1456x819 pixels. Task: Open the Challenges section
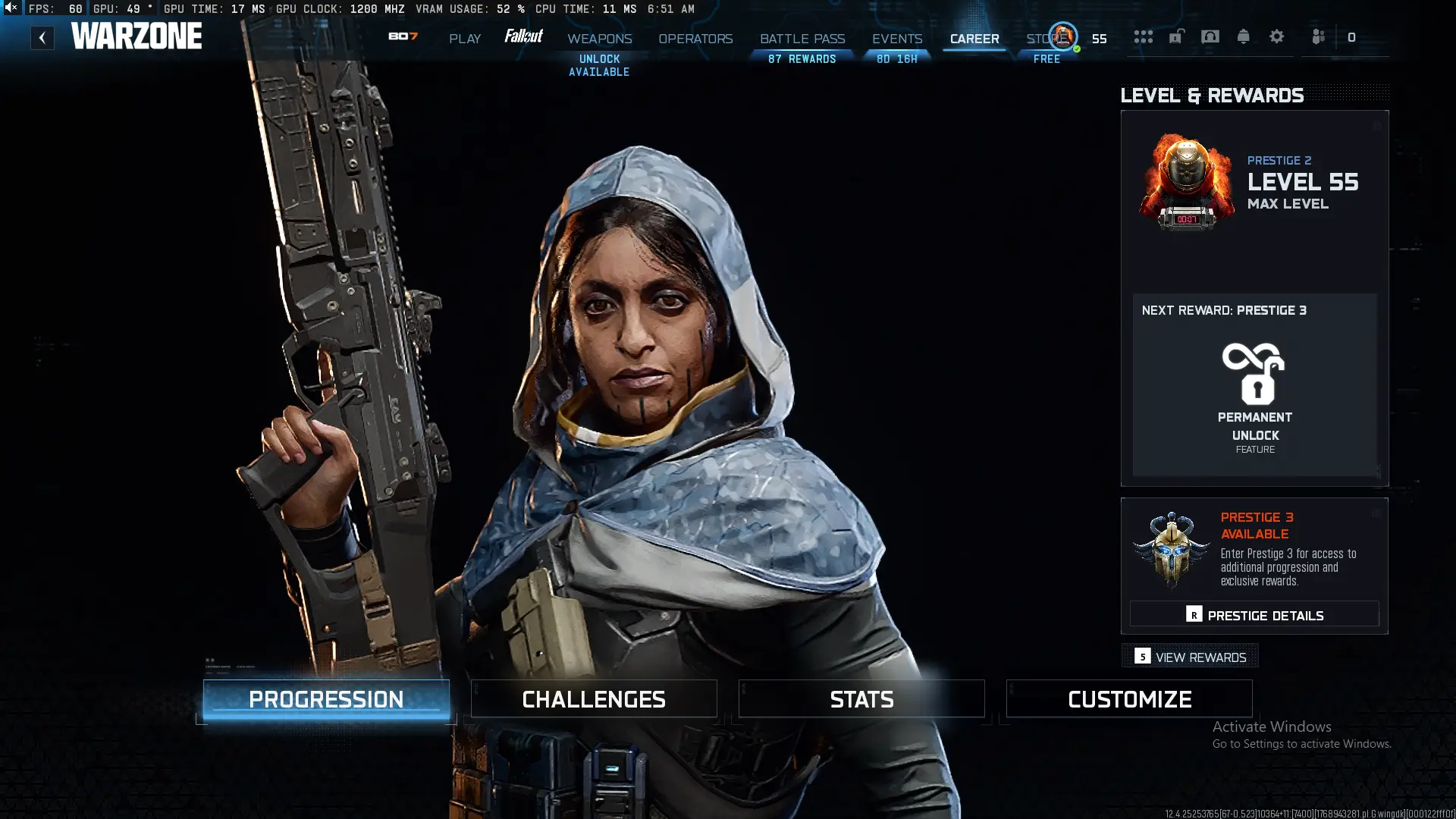tap(594, 699)
